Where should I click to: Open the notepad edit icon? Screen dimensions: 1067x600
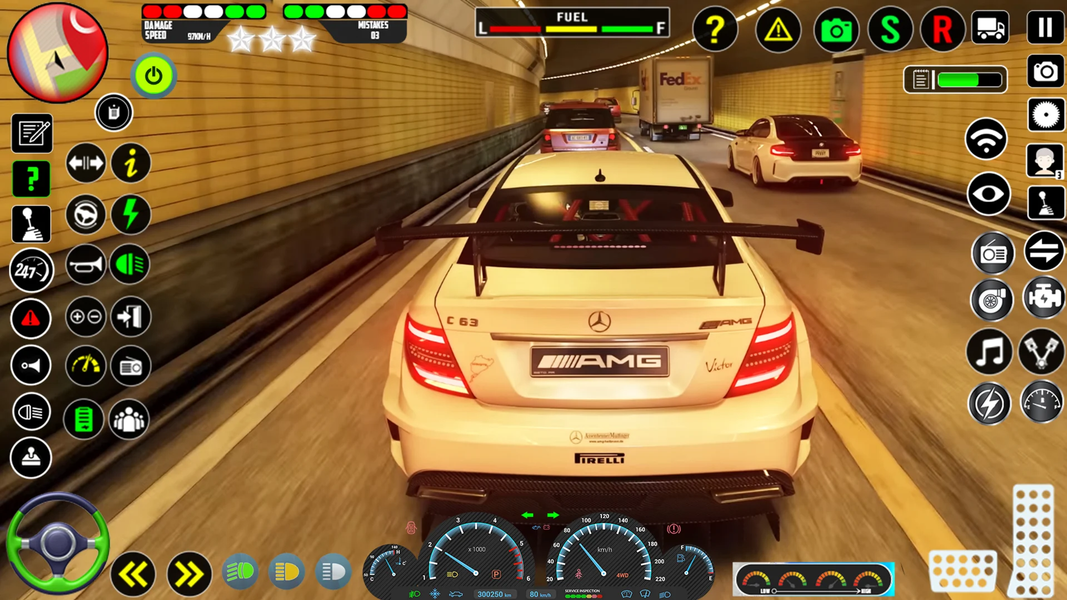point(31,133)
